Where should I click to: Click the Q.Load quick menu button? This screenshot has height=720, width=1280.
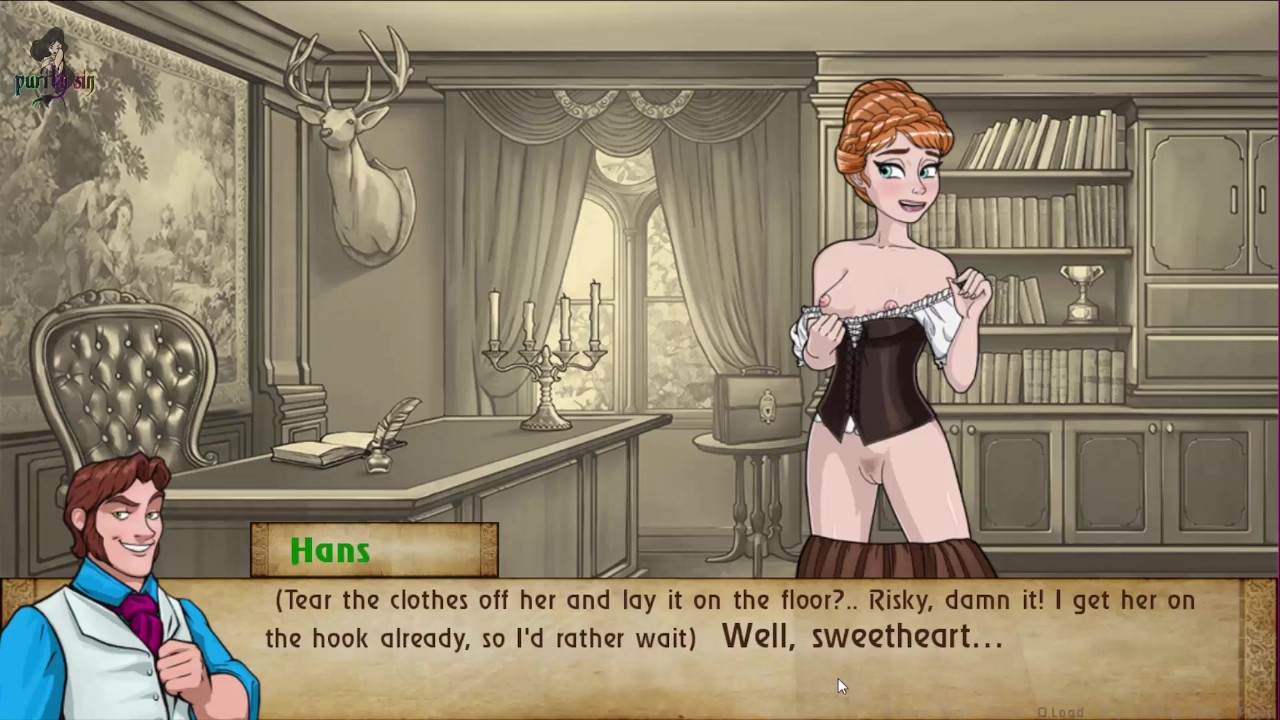click(x=1061, y=712)
